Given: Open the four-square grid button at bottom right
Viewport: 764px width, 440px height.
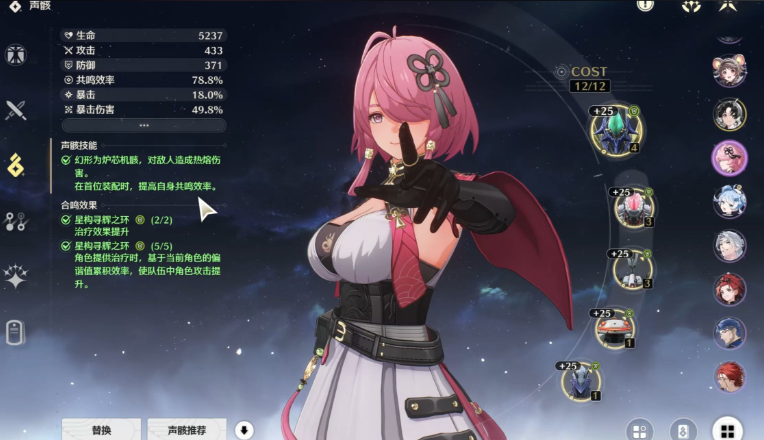Looking at the screenshot, I should [x=727, y=430].
